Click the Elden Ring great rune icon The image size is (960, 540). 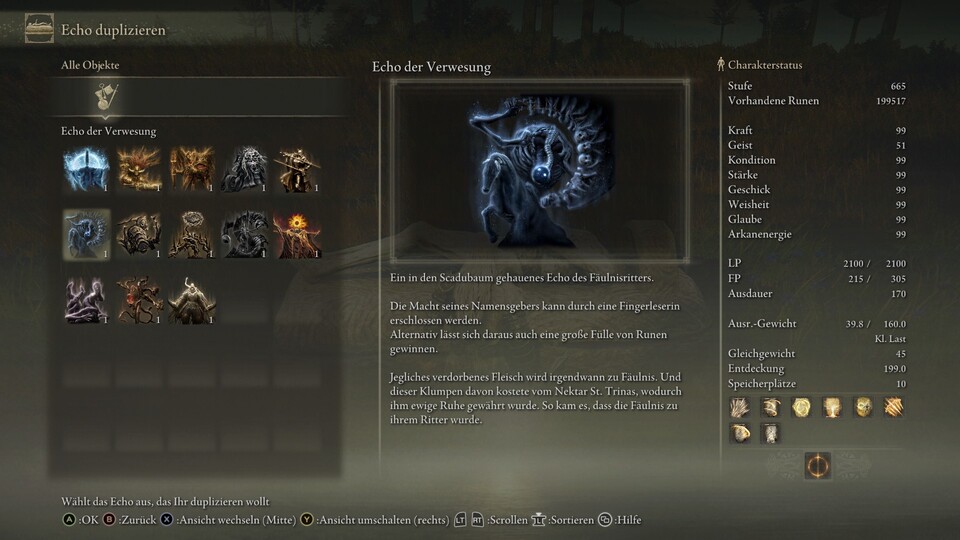pos(818,466)
